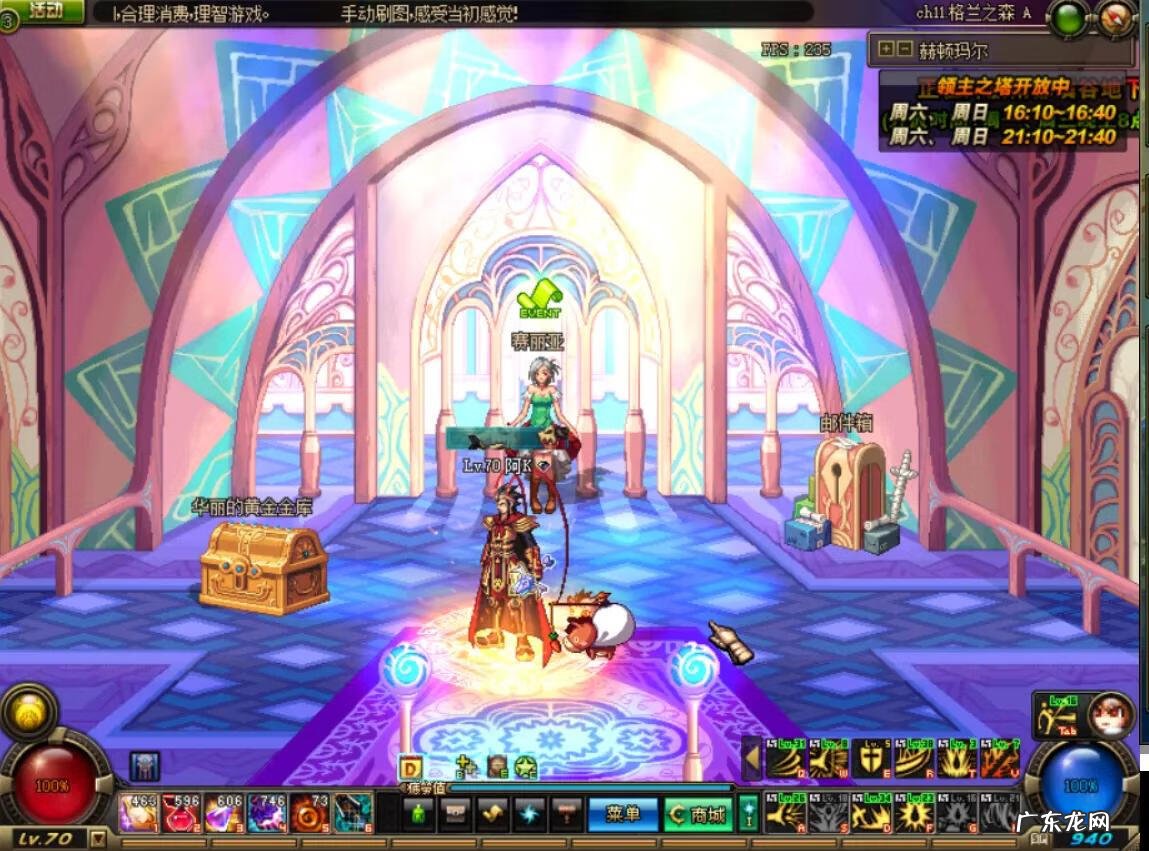Use the orange swirl item slot 5
Image resolution: width=1149 pixels, height=851 pixels.
309,813
